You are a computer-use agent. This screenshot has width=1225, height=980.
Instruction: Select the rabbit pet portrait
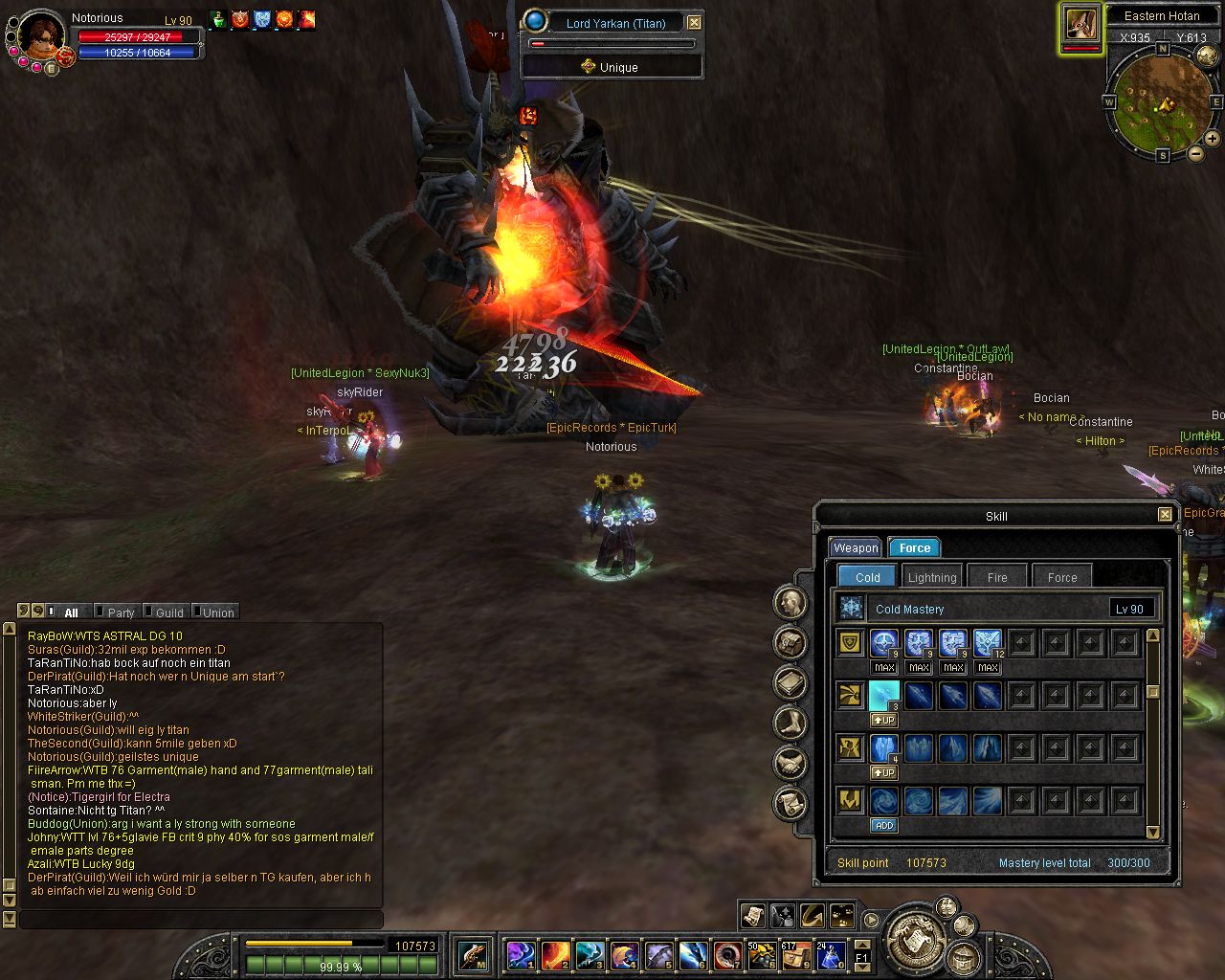(x=1081, y=25)
